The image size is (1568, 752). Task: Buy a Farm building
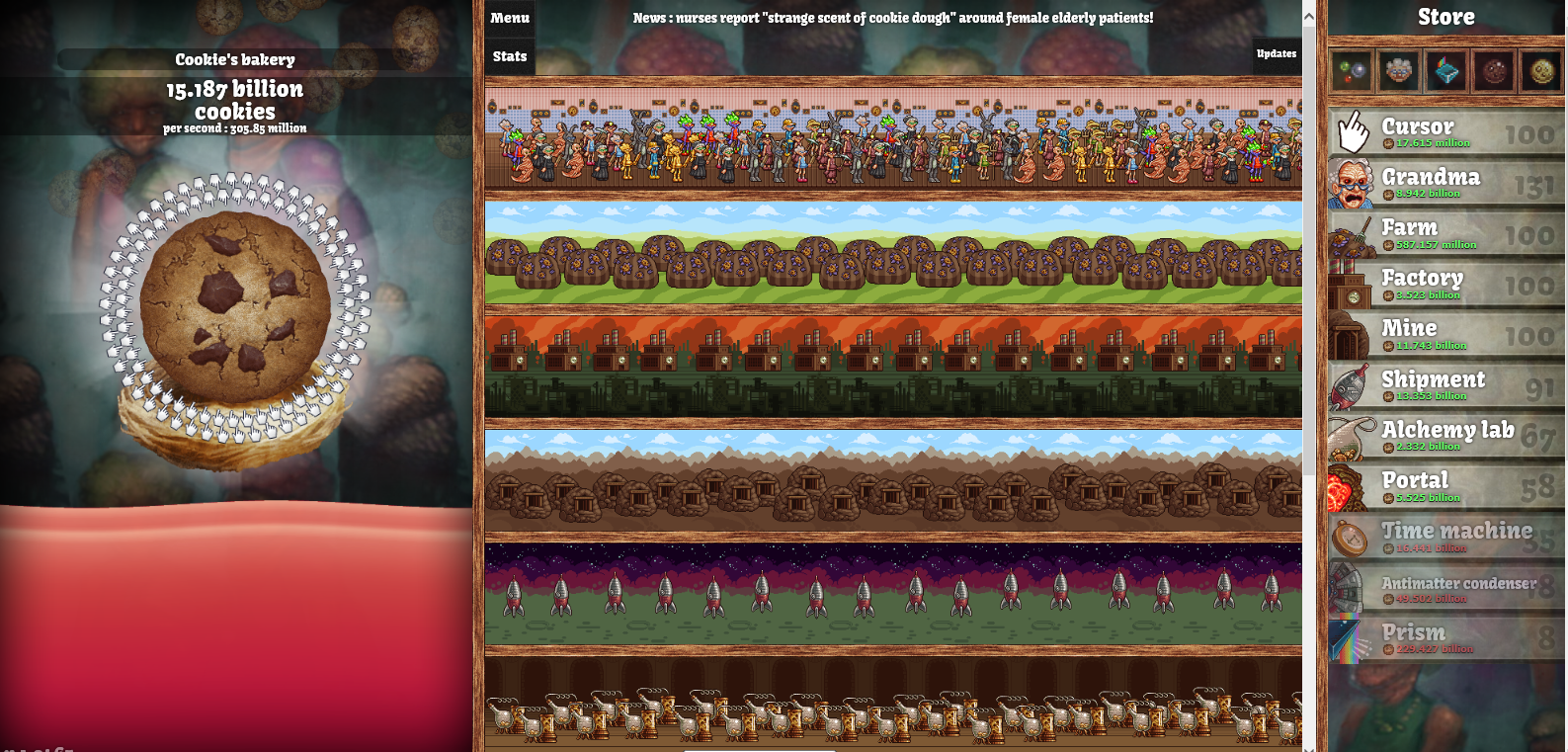pyautogui.click(x=1446, y=234)
